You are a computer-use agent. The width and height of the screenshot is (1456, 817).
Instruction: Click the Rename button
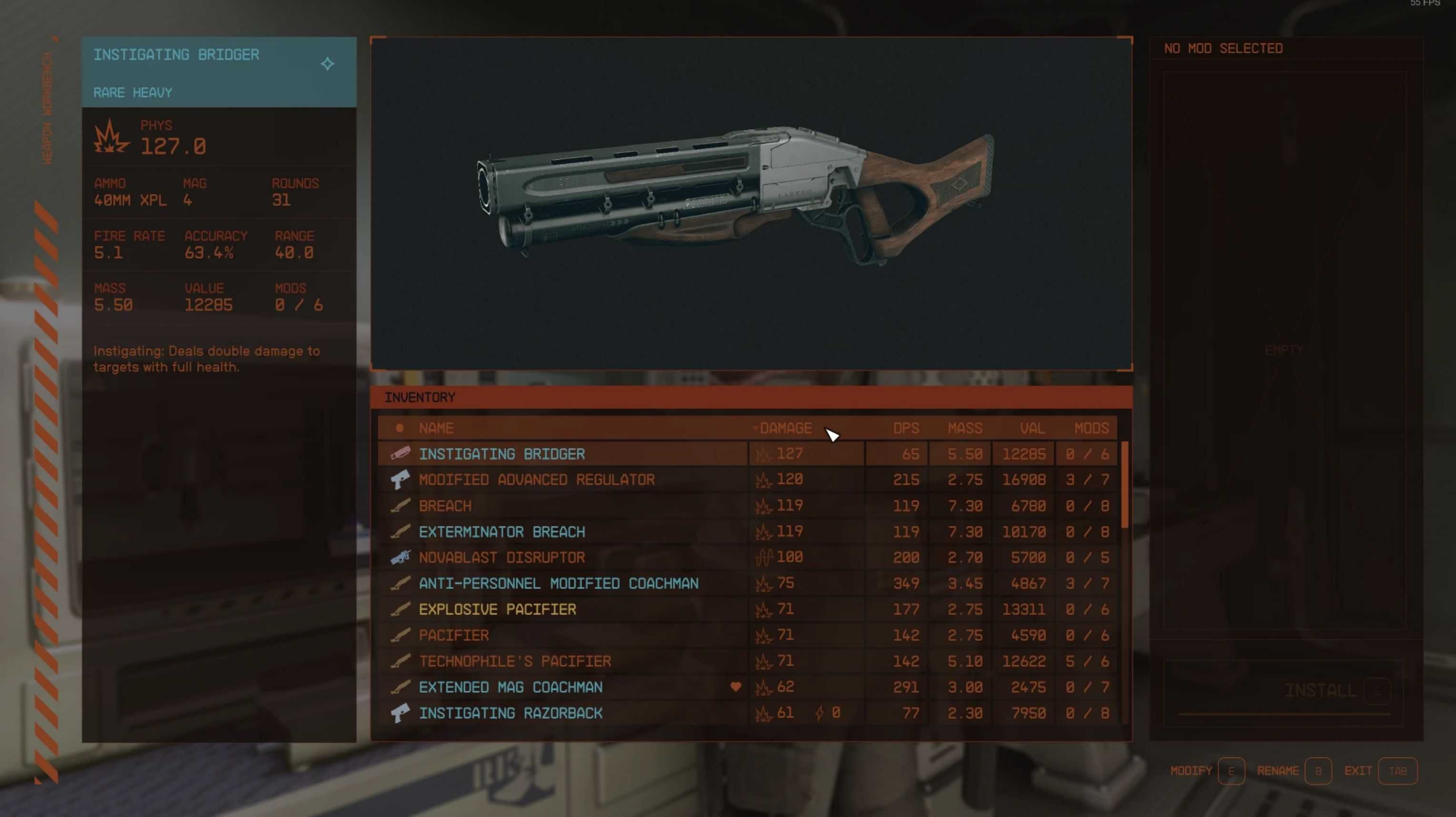pos(1317,771)
